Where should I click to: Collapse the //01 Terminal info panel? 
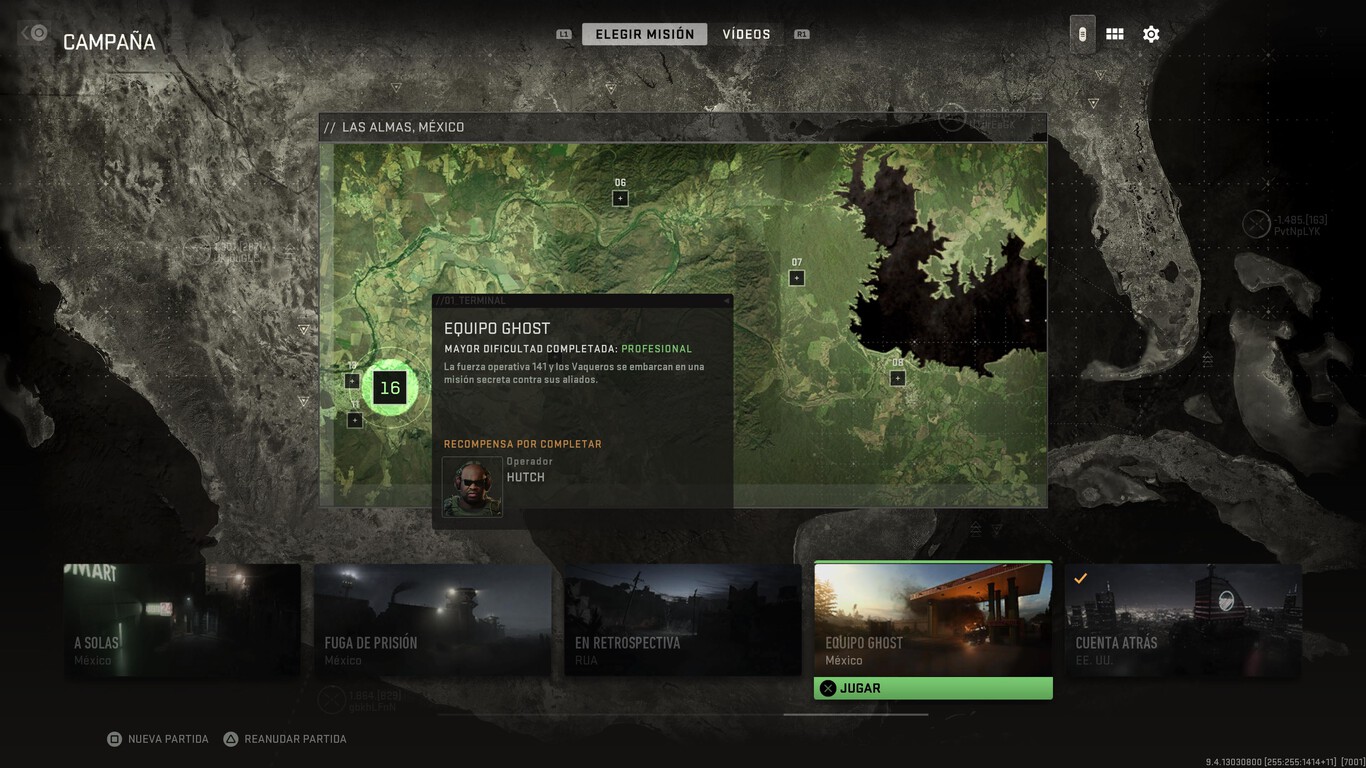[724, 300]
